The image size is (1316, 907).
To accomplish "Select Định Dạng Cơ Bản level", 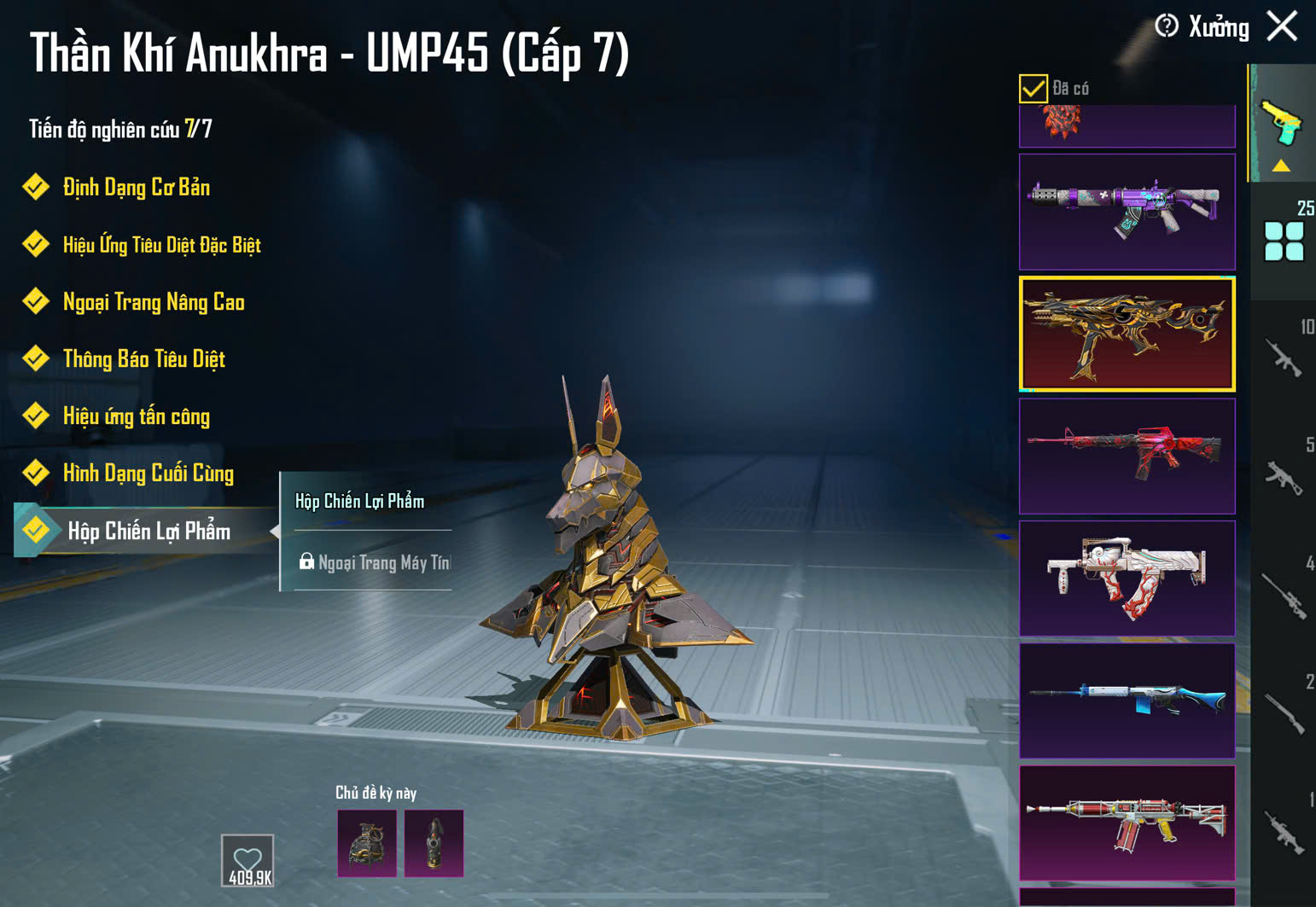I will (x=136, y=188).
